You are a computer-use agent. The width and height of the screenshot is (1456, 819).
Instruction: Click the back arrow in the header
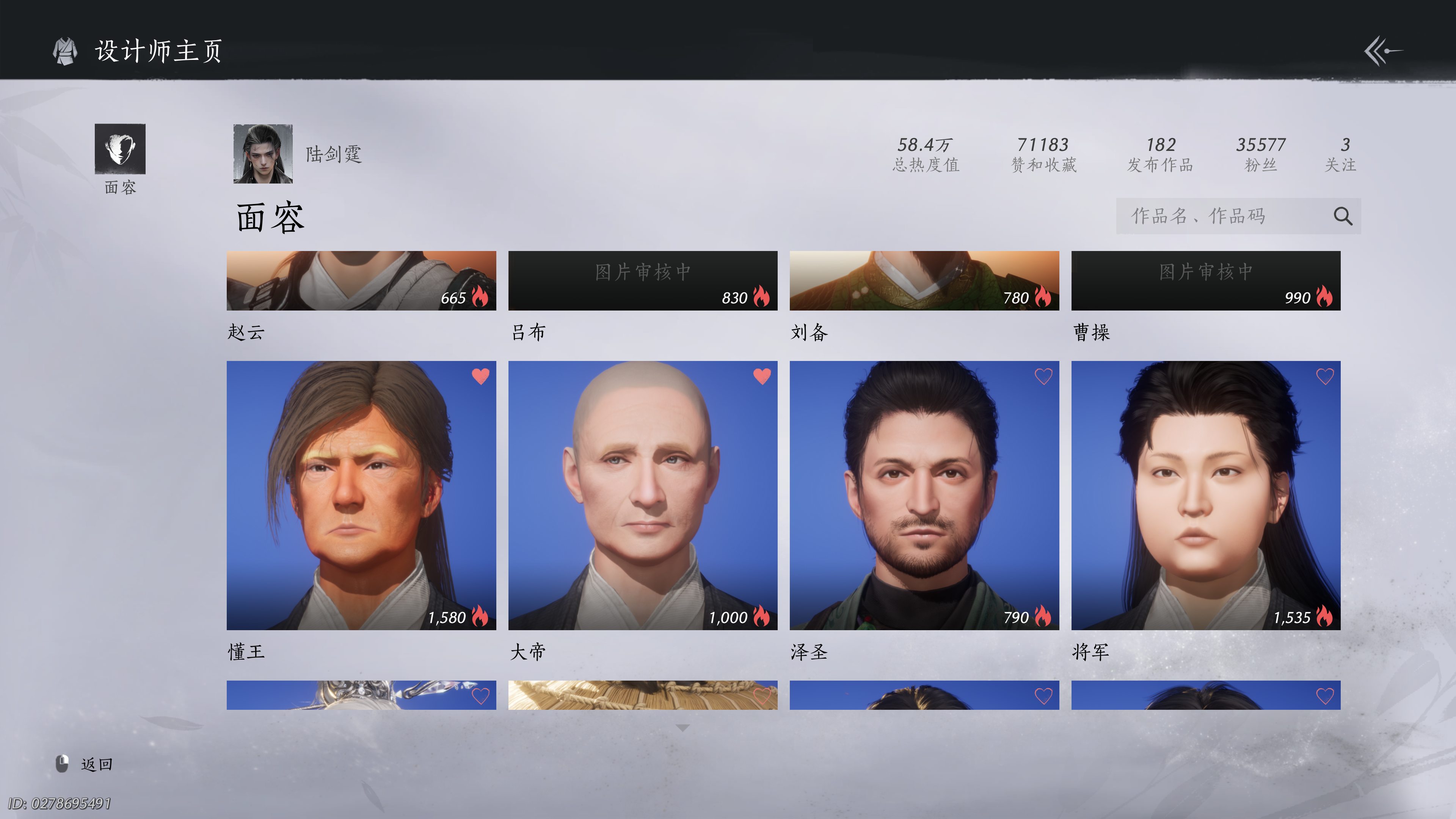point(1382,51)
